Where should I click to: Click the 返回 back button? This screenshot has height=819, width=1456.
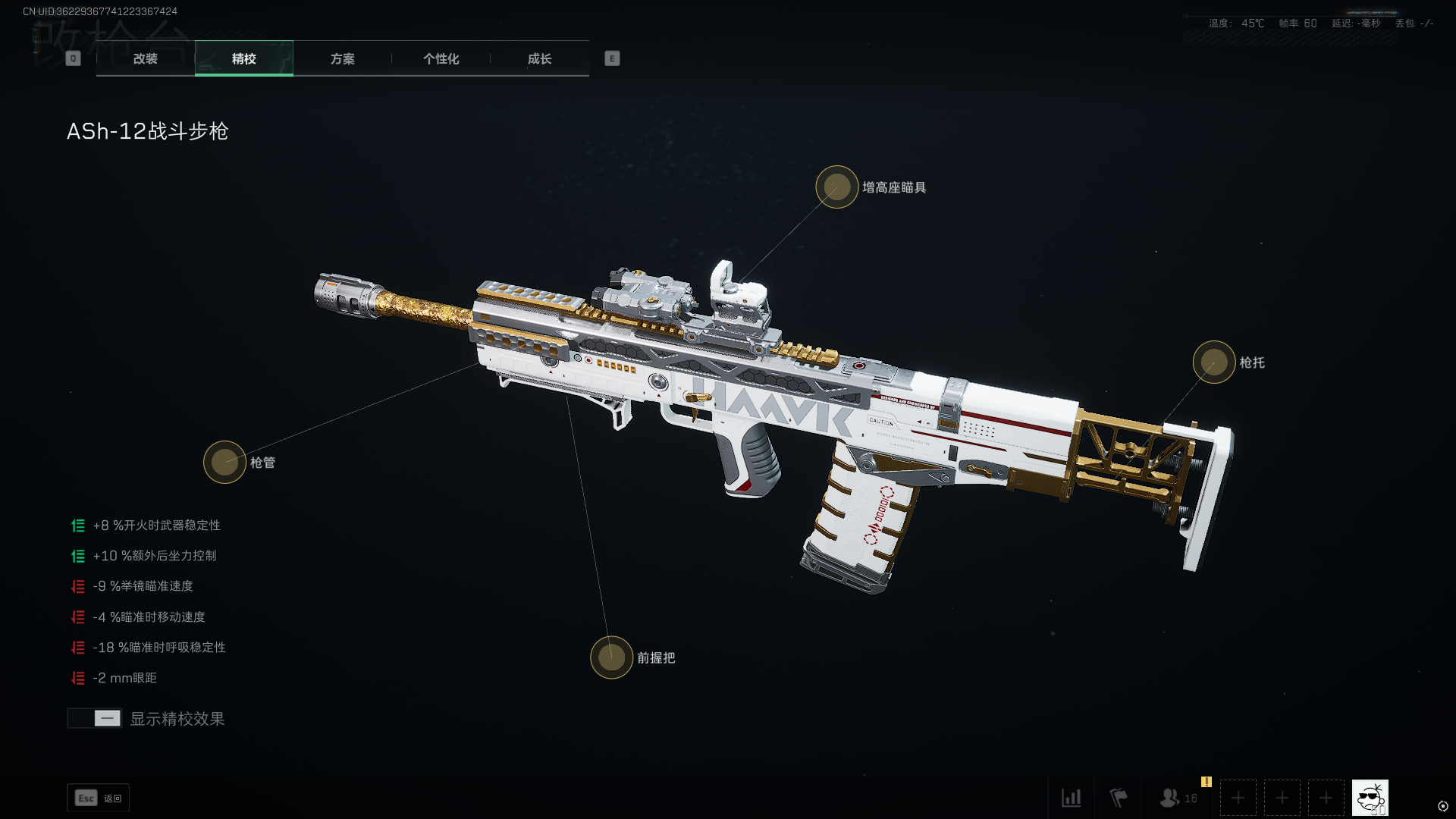point(98,798)
